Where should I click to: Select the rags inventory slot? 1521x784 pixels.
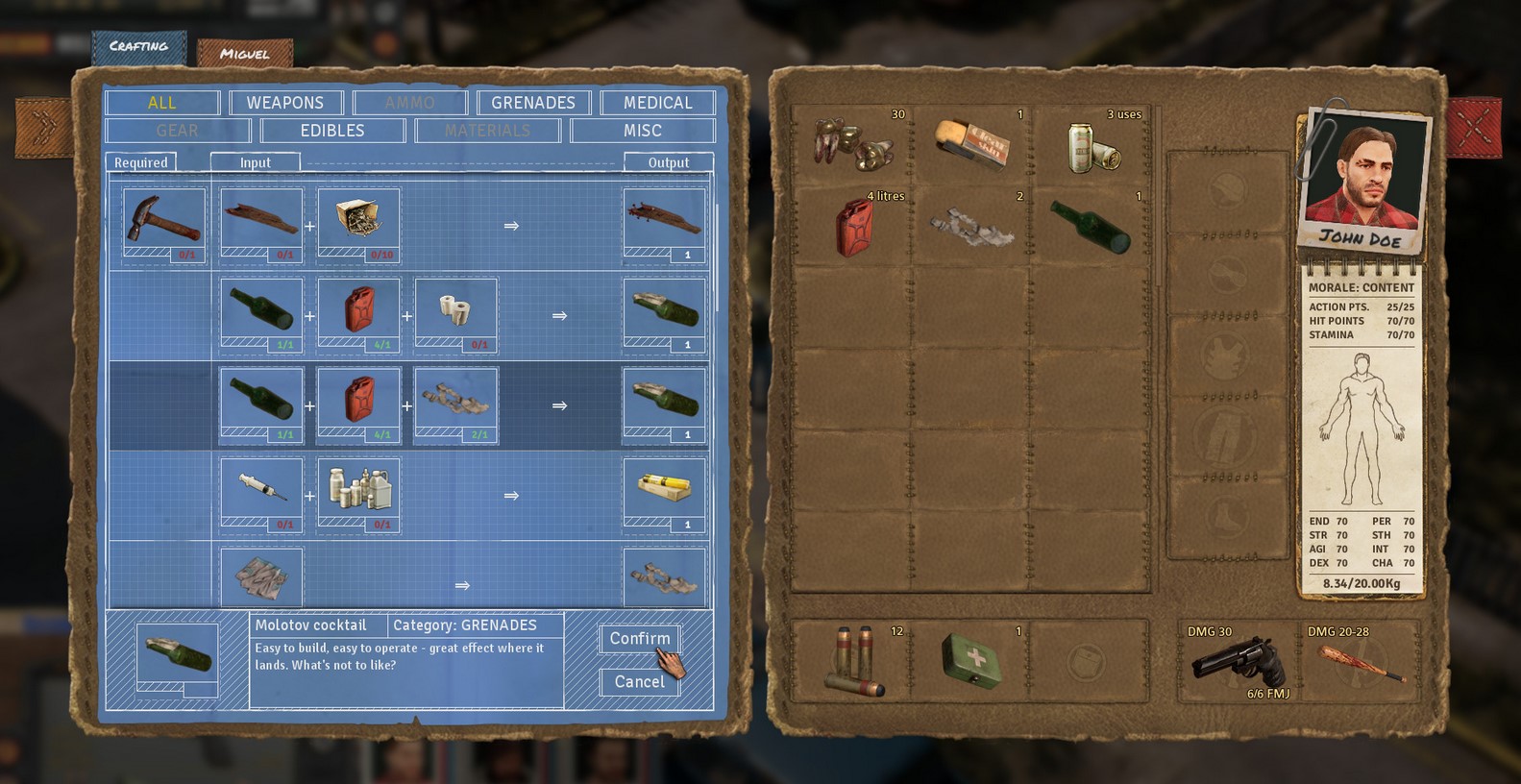pos(971,227)
